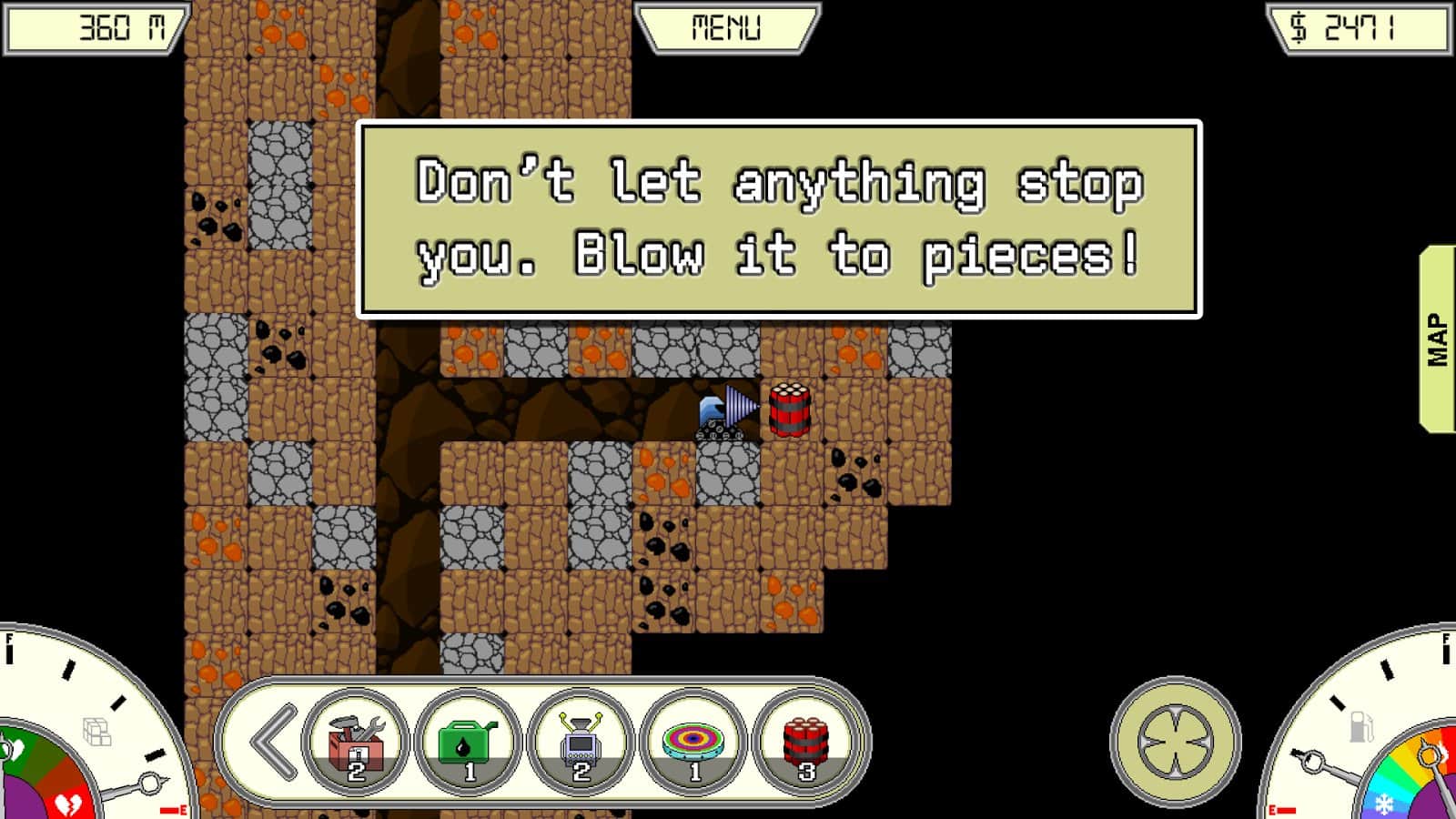Image resolution: width=1456 pixels, height=819 pixels.
Task: Collapse the item bar with the left arrow
Action: pyautogui.click(x=272, y=743)
